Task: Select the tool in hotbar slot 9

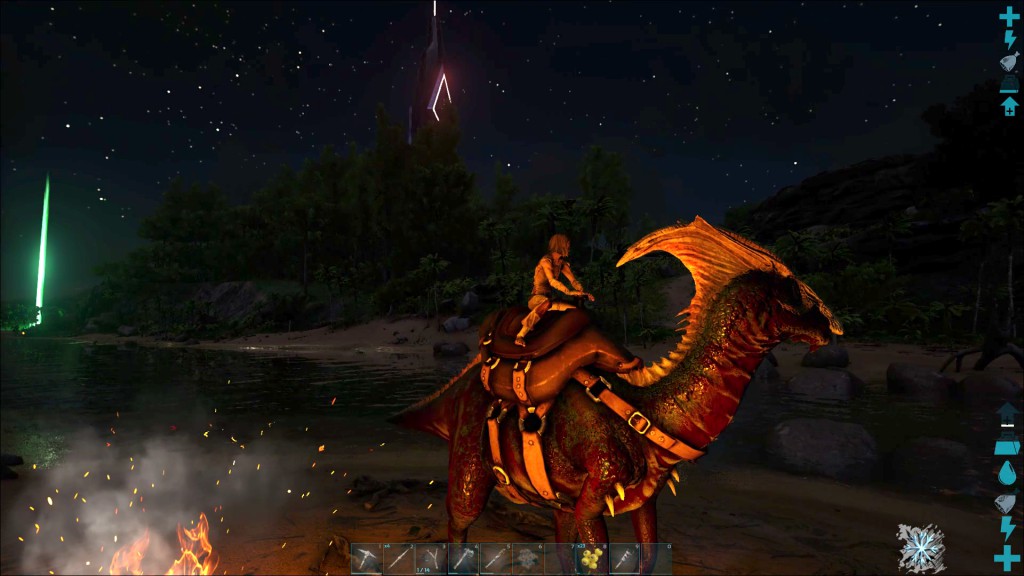Action: 623,559
